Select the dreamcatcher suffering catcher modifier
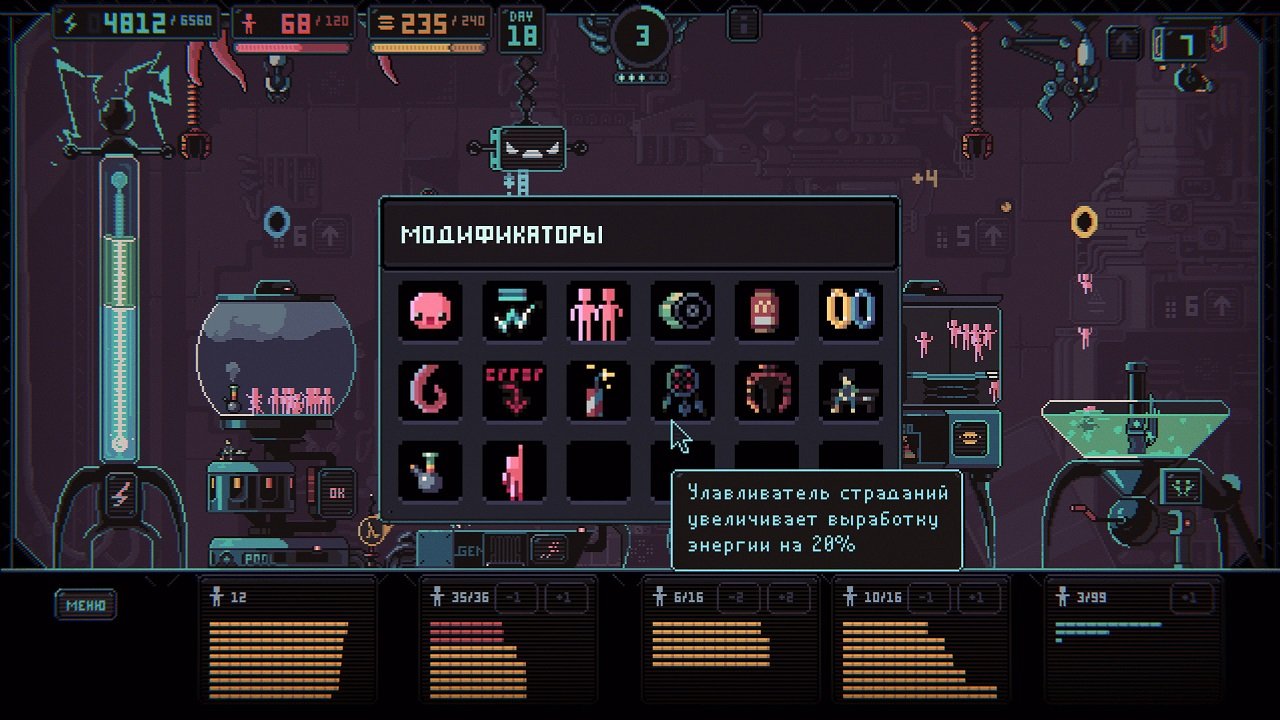The image size is (1280, 720). coord(682,390)
